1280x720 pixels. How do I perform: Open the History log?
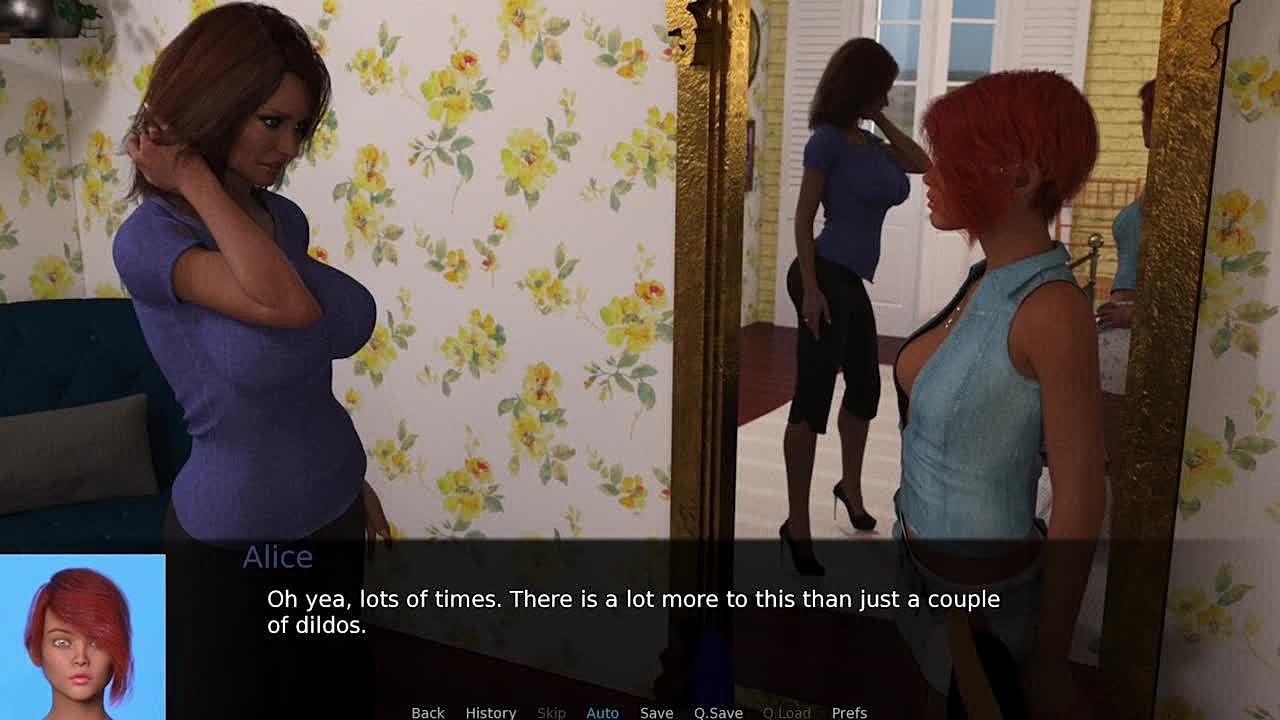pos(490,712)
